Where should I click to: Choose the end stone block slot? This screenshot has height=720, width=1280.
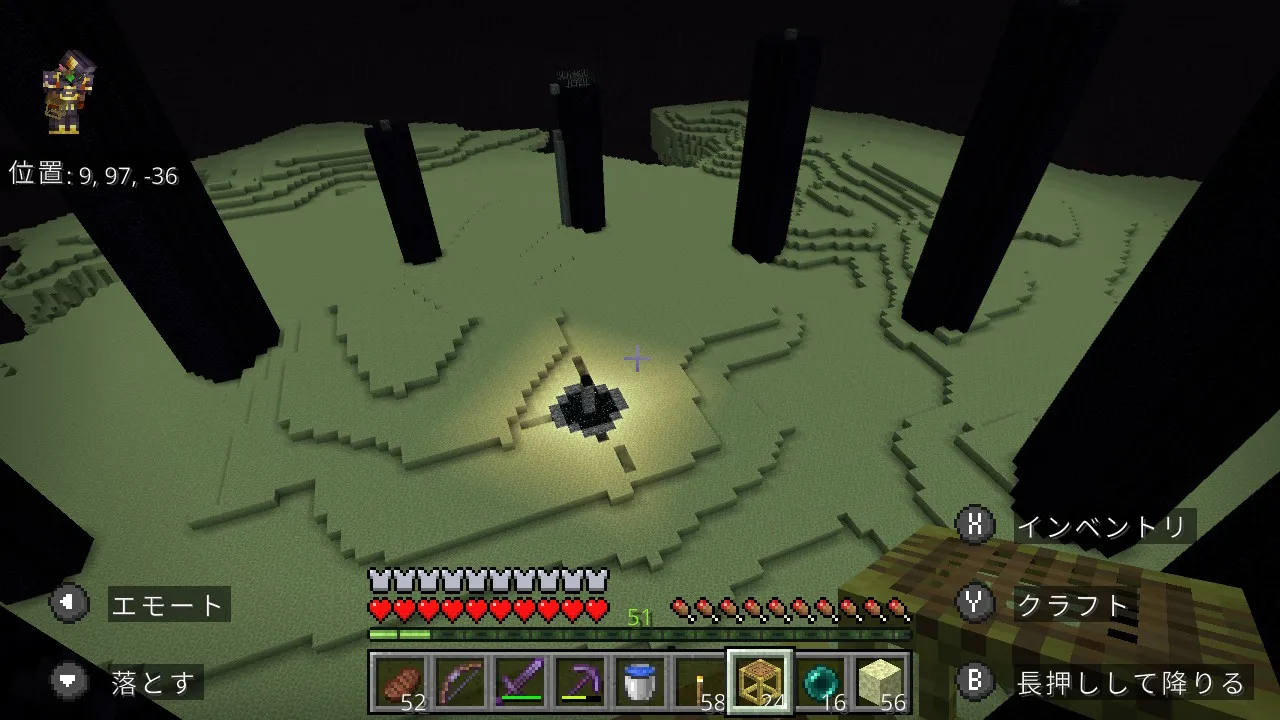tap(880, 683)
